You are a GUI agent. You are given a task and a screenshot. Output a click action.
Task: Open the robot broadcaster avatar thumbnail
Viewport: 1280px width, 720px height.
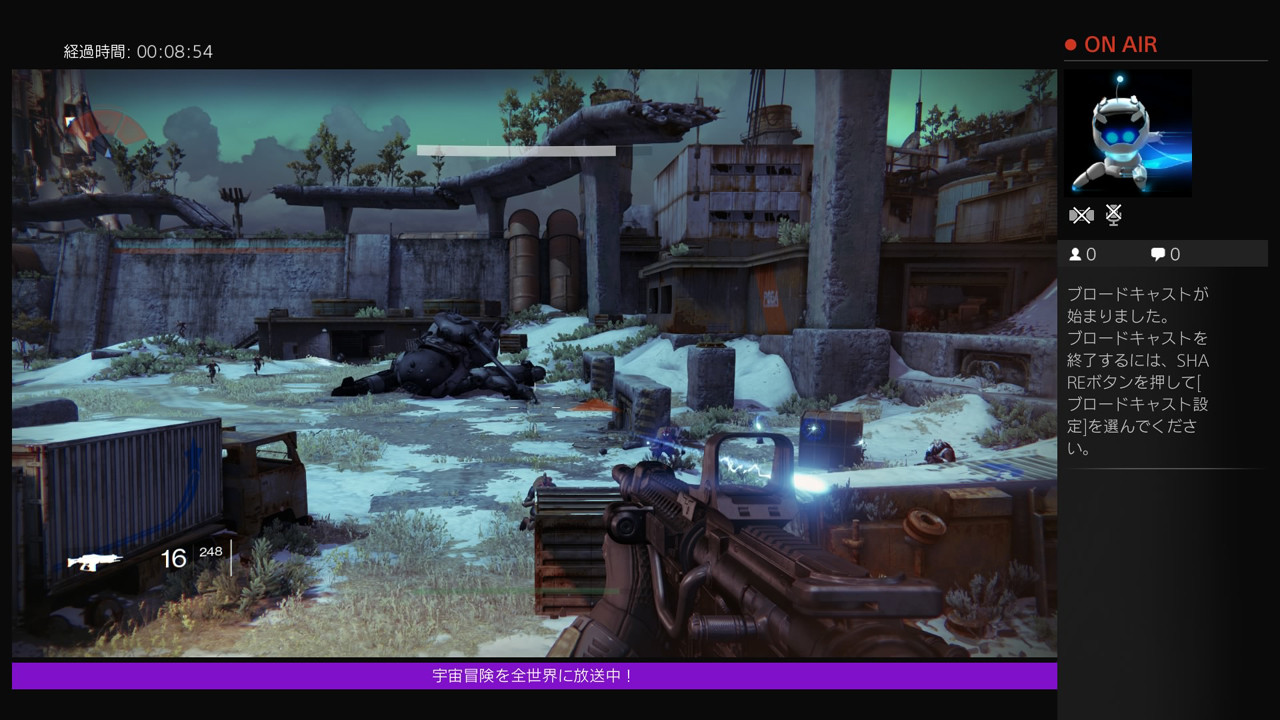point(1128,133)
